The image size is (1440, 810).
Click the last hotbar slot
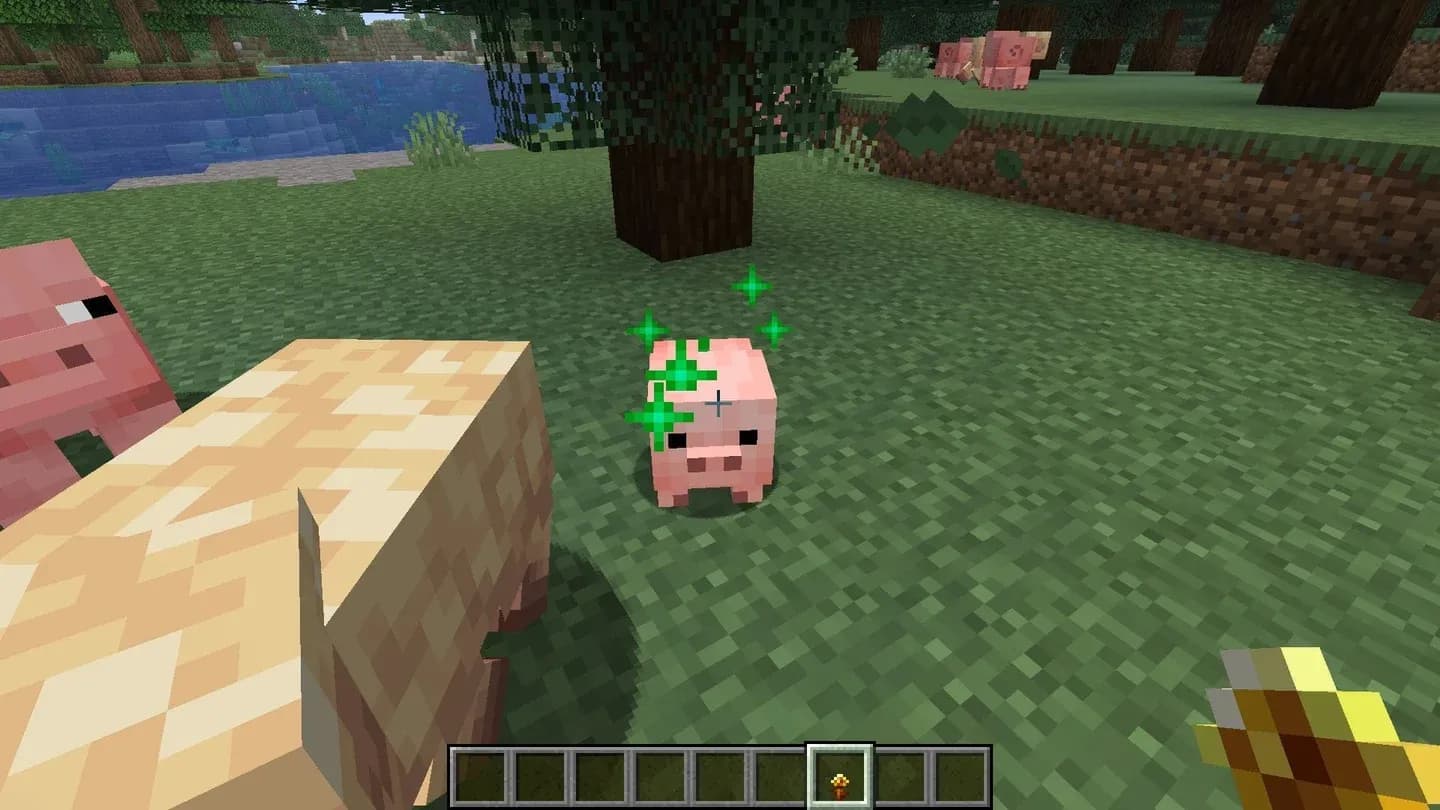click(x=955, y=775)
